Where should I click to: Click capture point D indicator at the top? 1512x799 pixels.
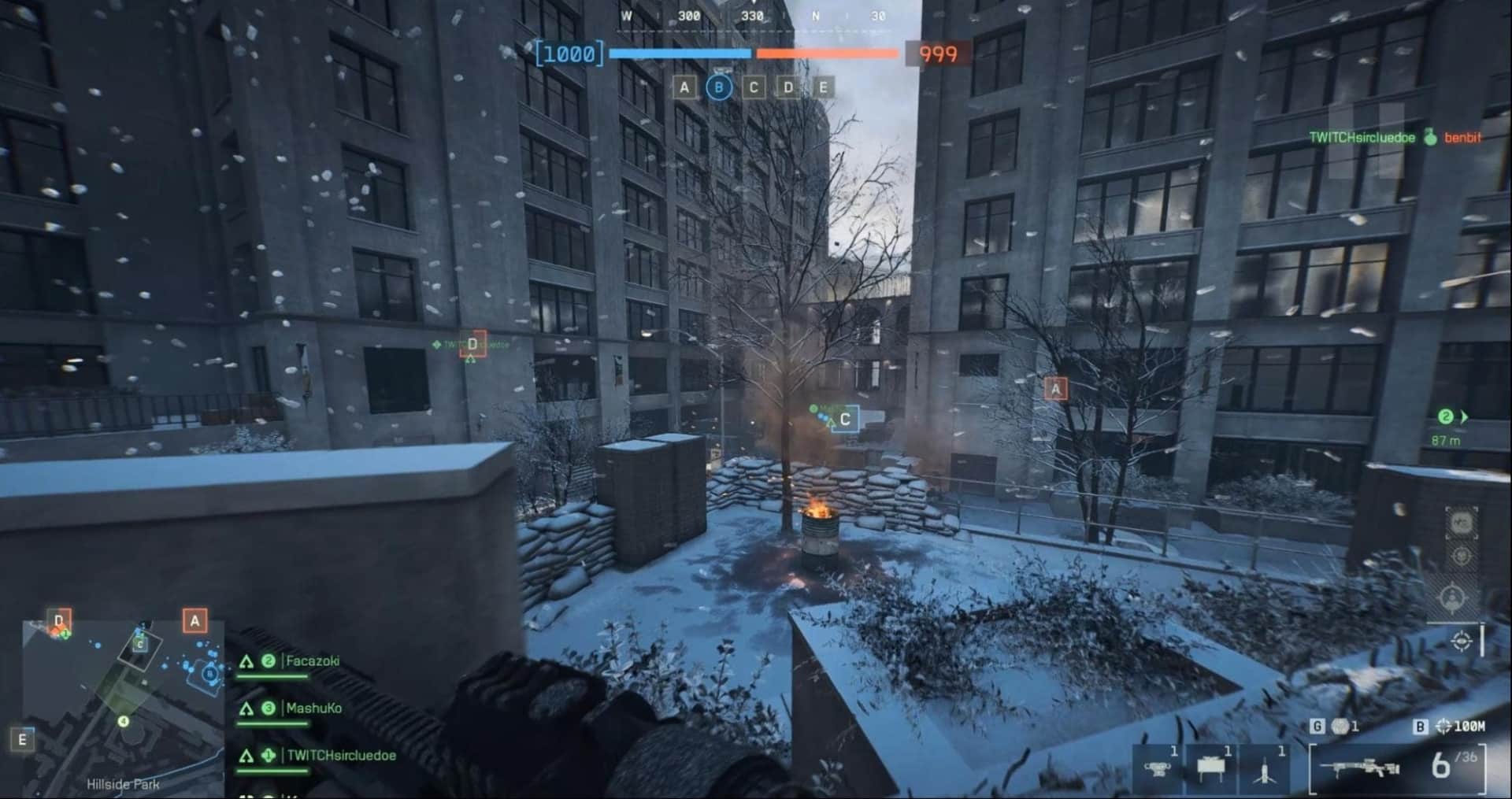pos(787,88)
